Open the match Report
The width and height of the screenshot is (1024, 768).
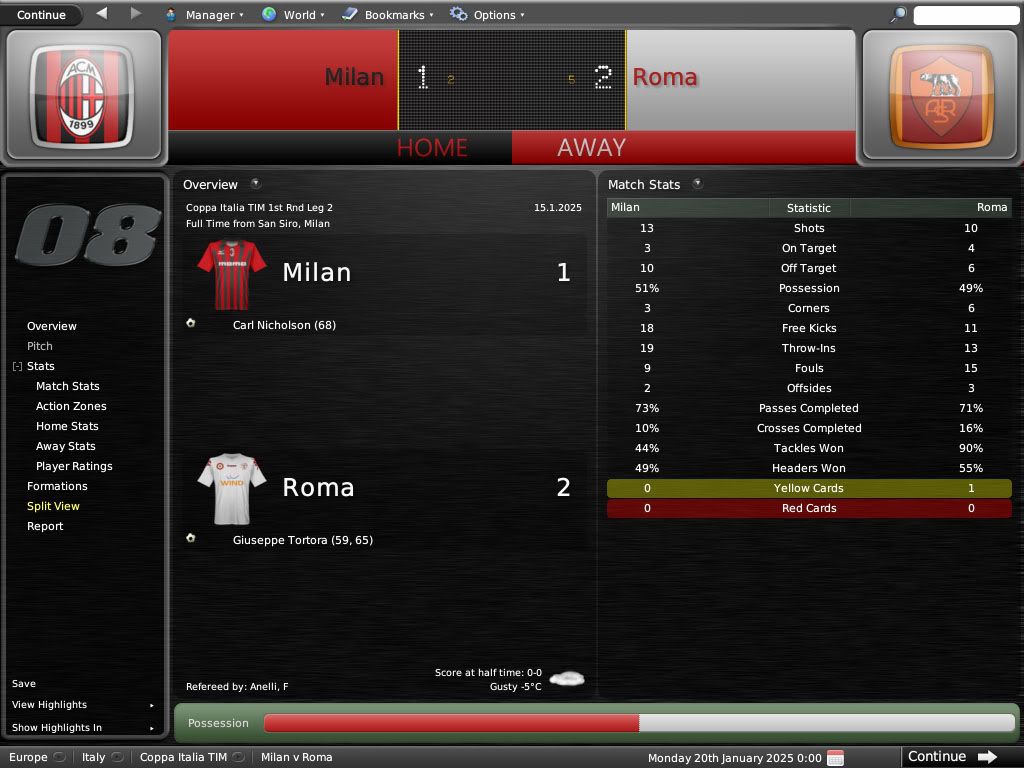coord(45,526)
